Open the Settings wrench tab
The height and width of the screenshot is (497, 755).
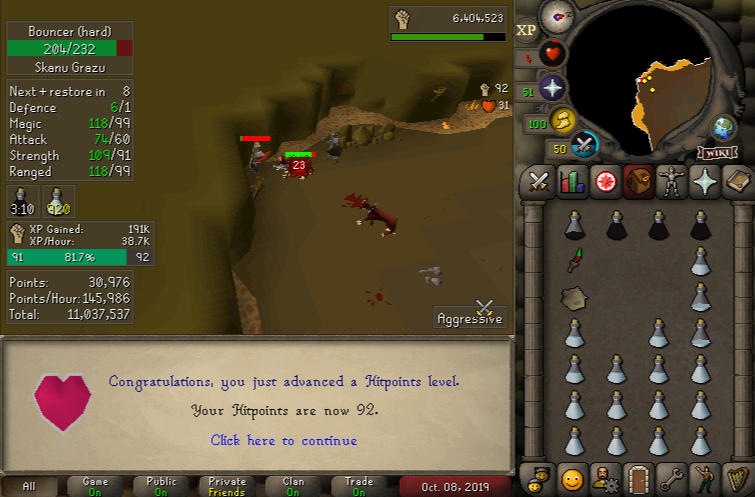[x=671, y=477]
